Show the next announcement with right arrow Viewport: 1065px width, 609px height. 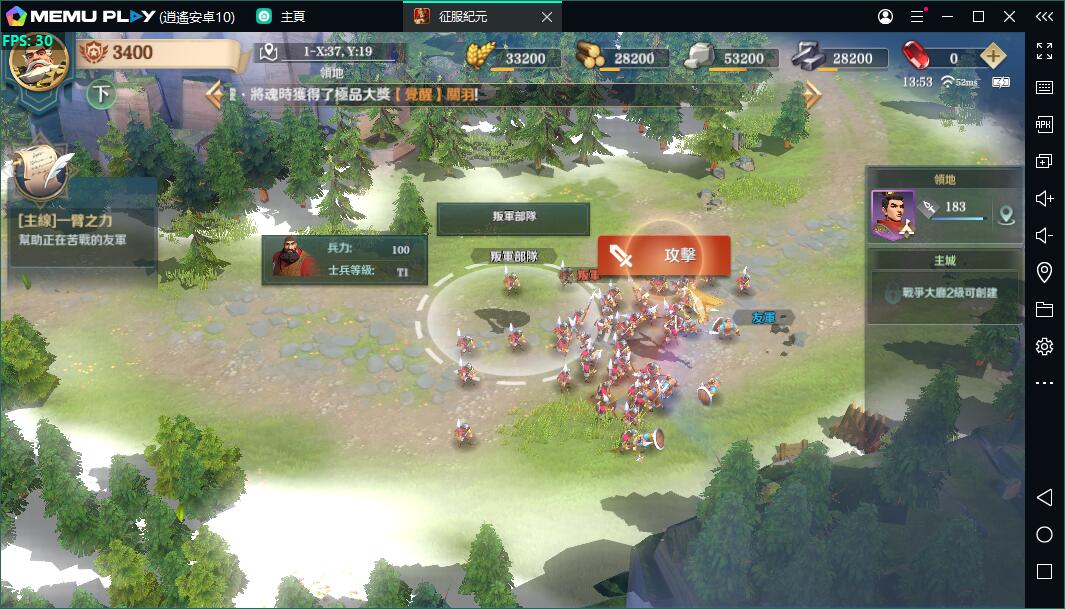click(812, 95)
